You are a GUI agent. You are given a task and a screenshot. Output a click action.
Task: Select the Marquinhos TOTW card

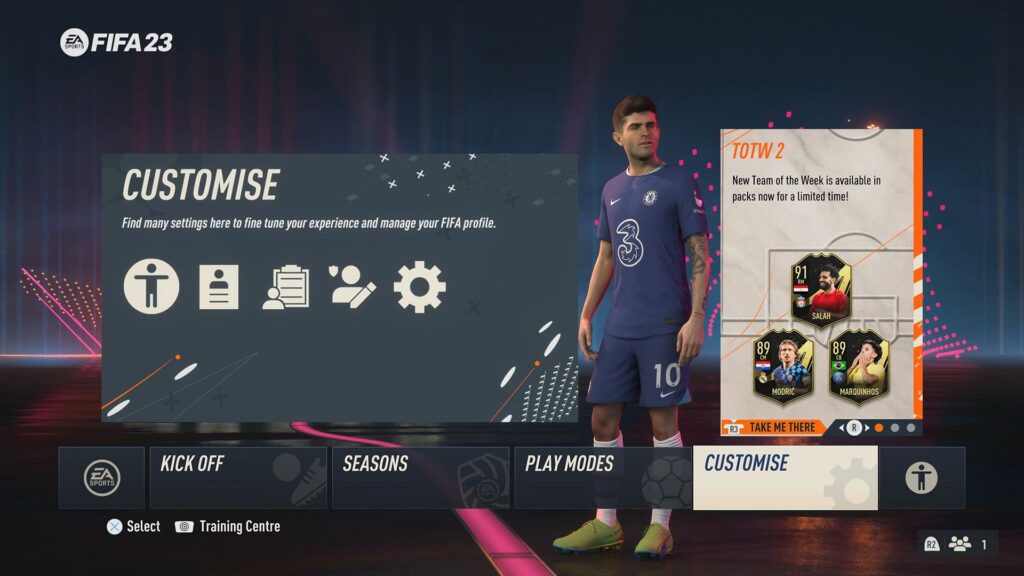tap(858, 363)
